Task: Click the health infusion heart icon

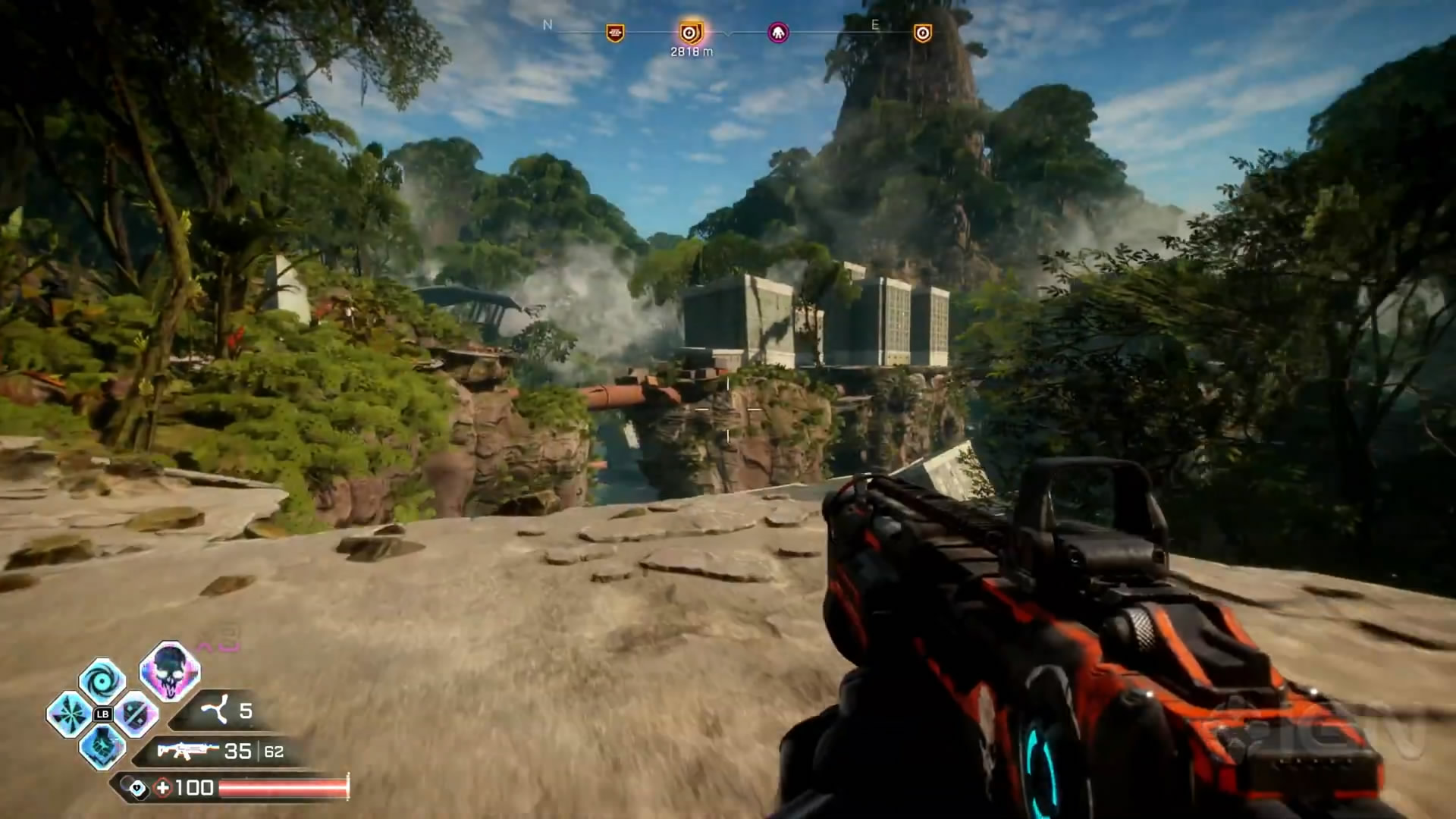Action: tap(137, 789)
